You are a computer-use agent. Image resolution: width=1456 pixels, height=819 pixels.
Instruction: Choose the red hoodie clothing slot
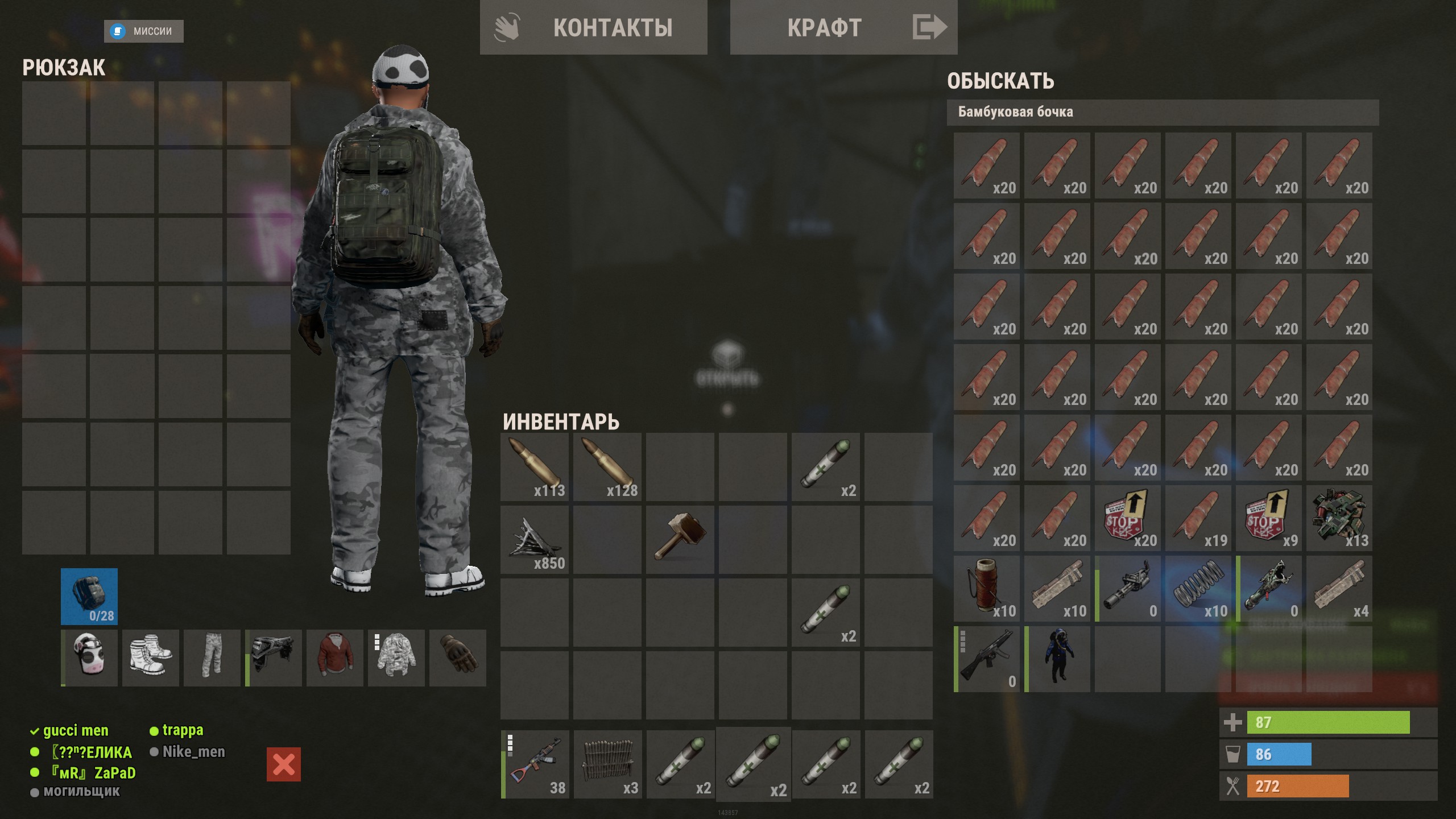pos(335,658)
